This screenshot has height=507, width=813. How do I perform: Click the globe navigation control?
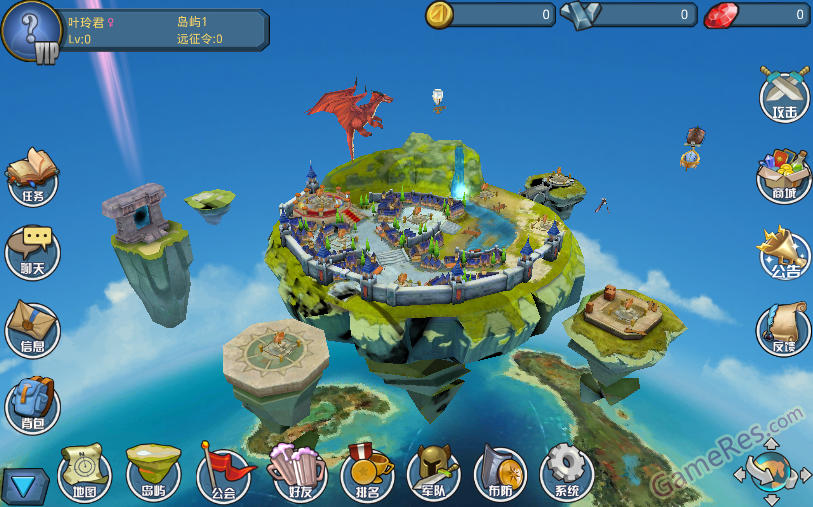[x=771, y=470]
